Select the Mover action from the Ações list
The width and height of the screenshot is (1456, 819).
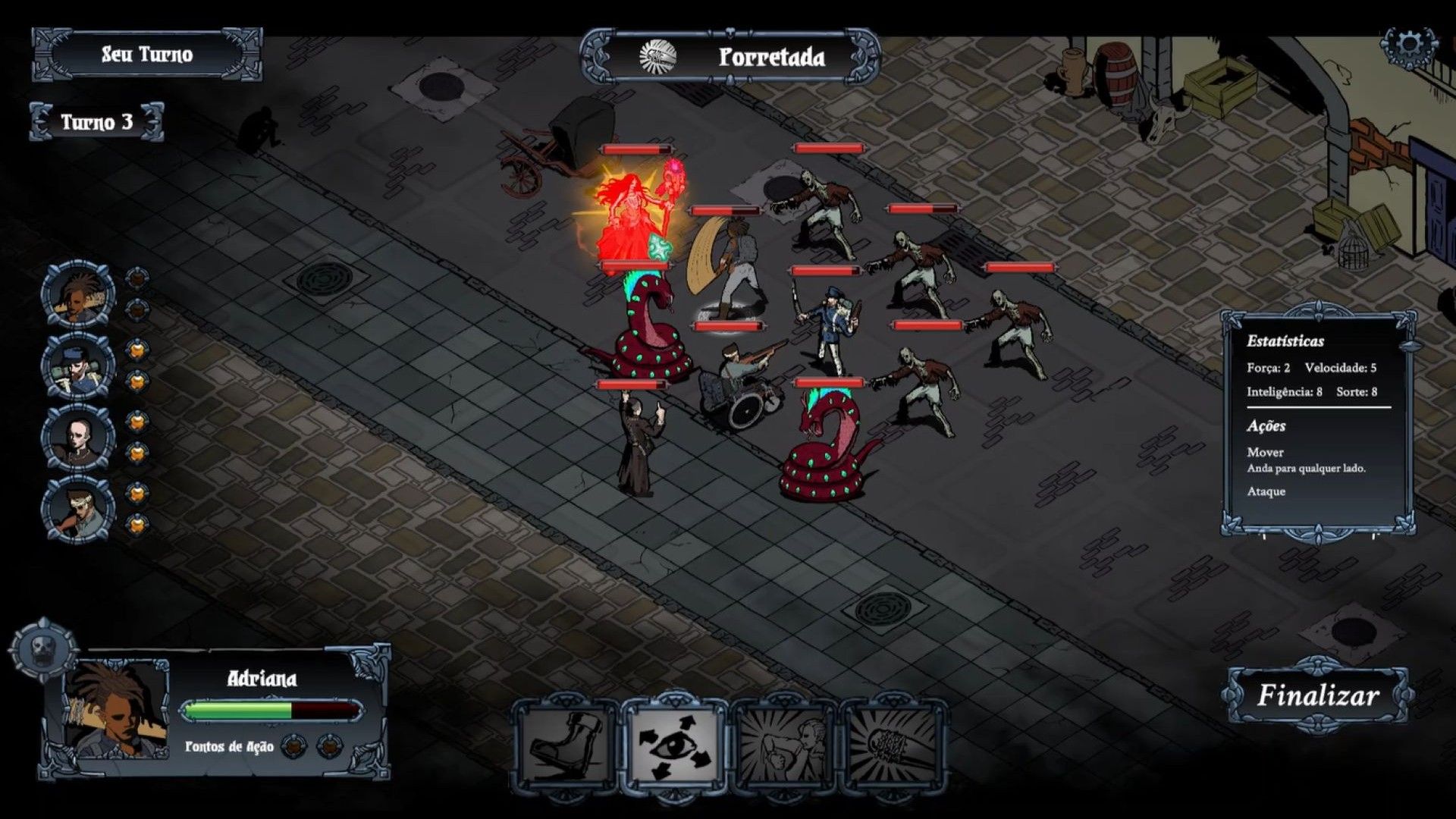pos(1266,453)
